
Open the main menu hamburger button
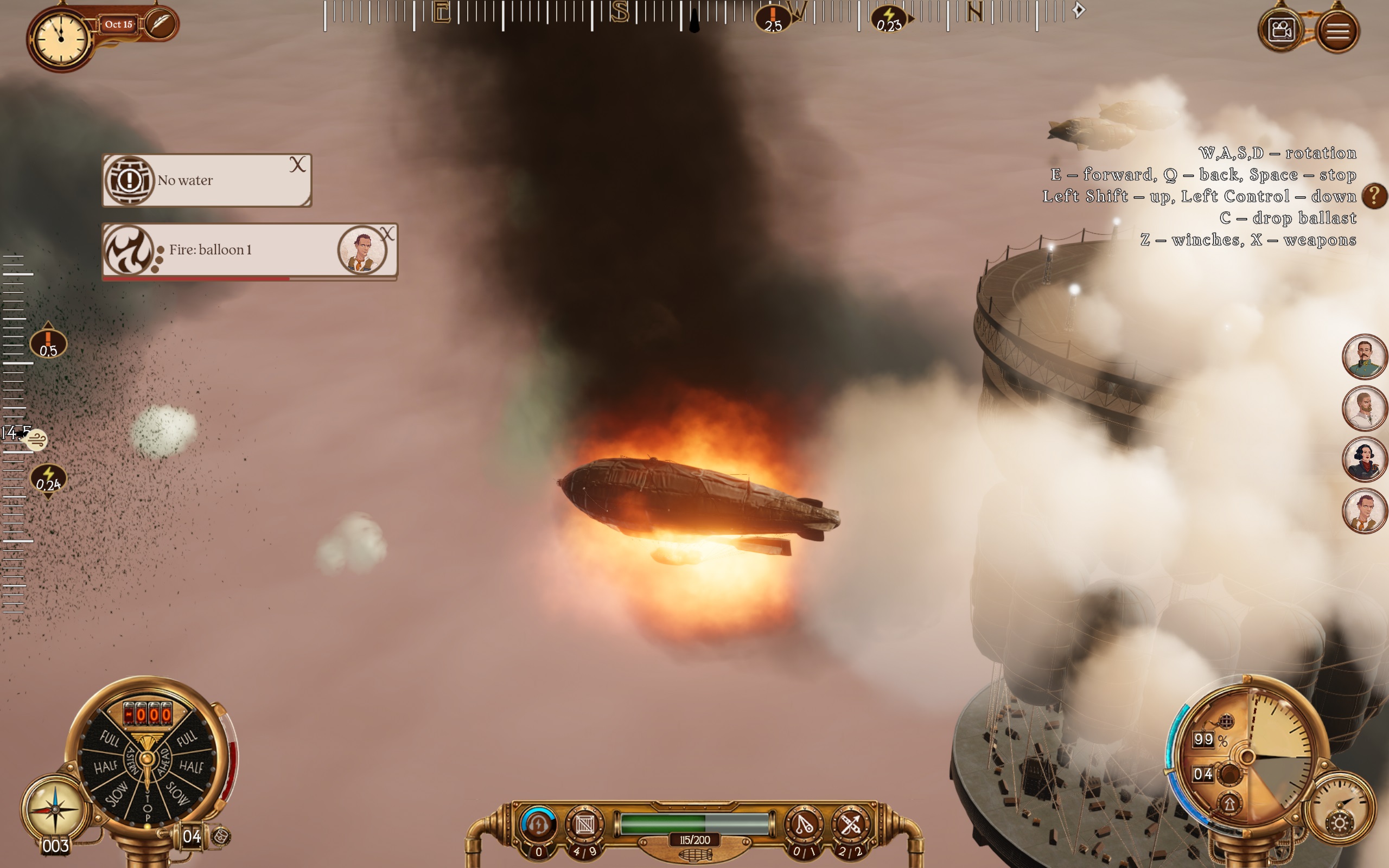point(1337,30)
